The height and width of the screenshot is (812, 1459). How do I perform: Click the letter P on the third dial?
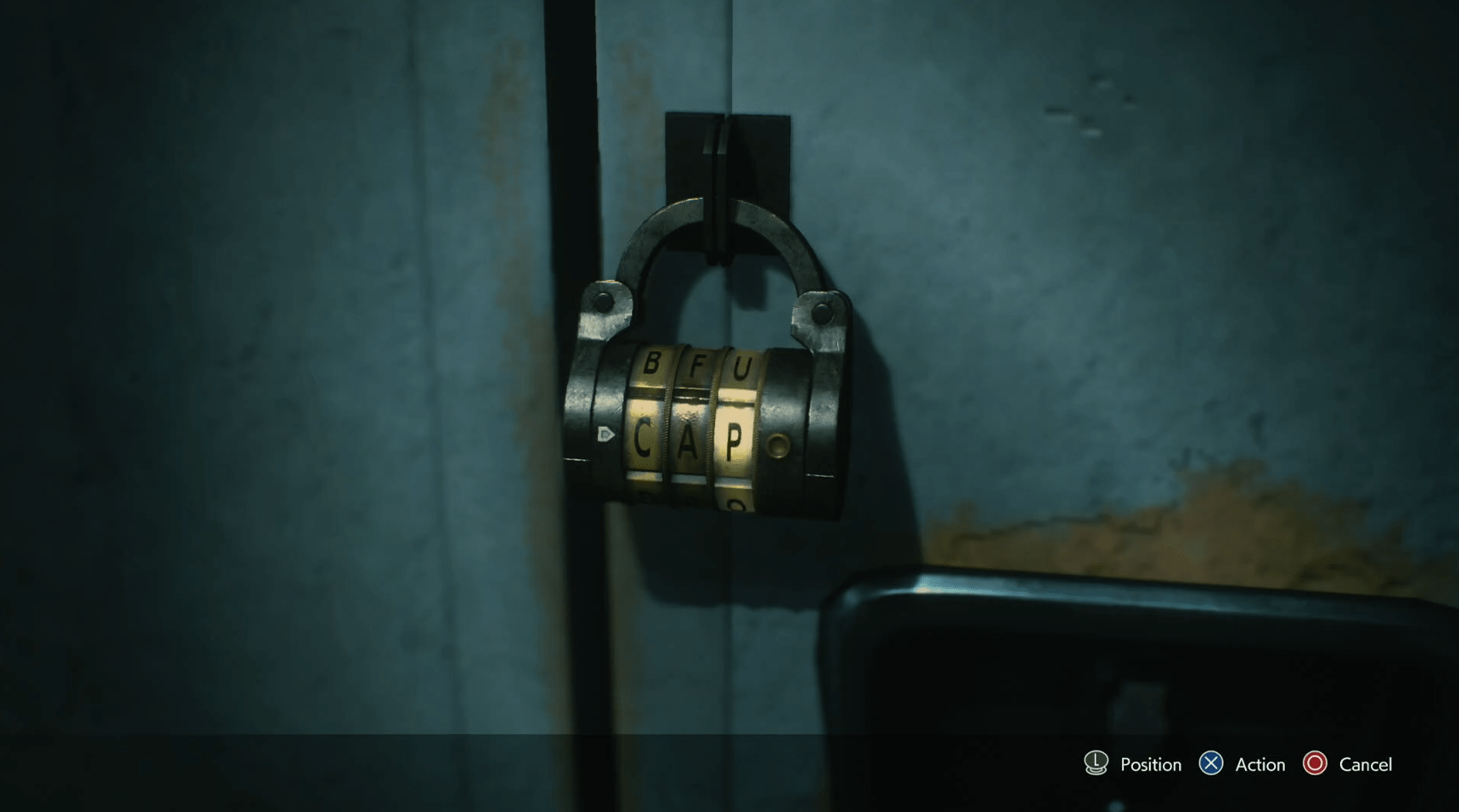734,438
